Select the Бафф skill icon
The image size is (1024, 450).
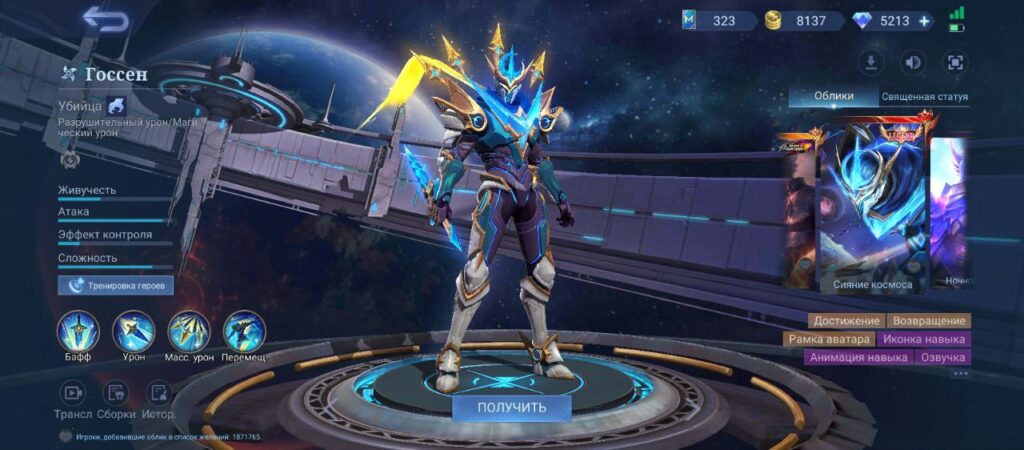tap(78, 331)
